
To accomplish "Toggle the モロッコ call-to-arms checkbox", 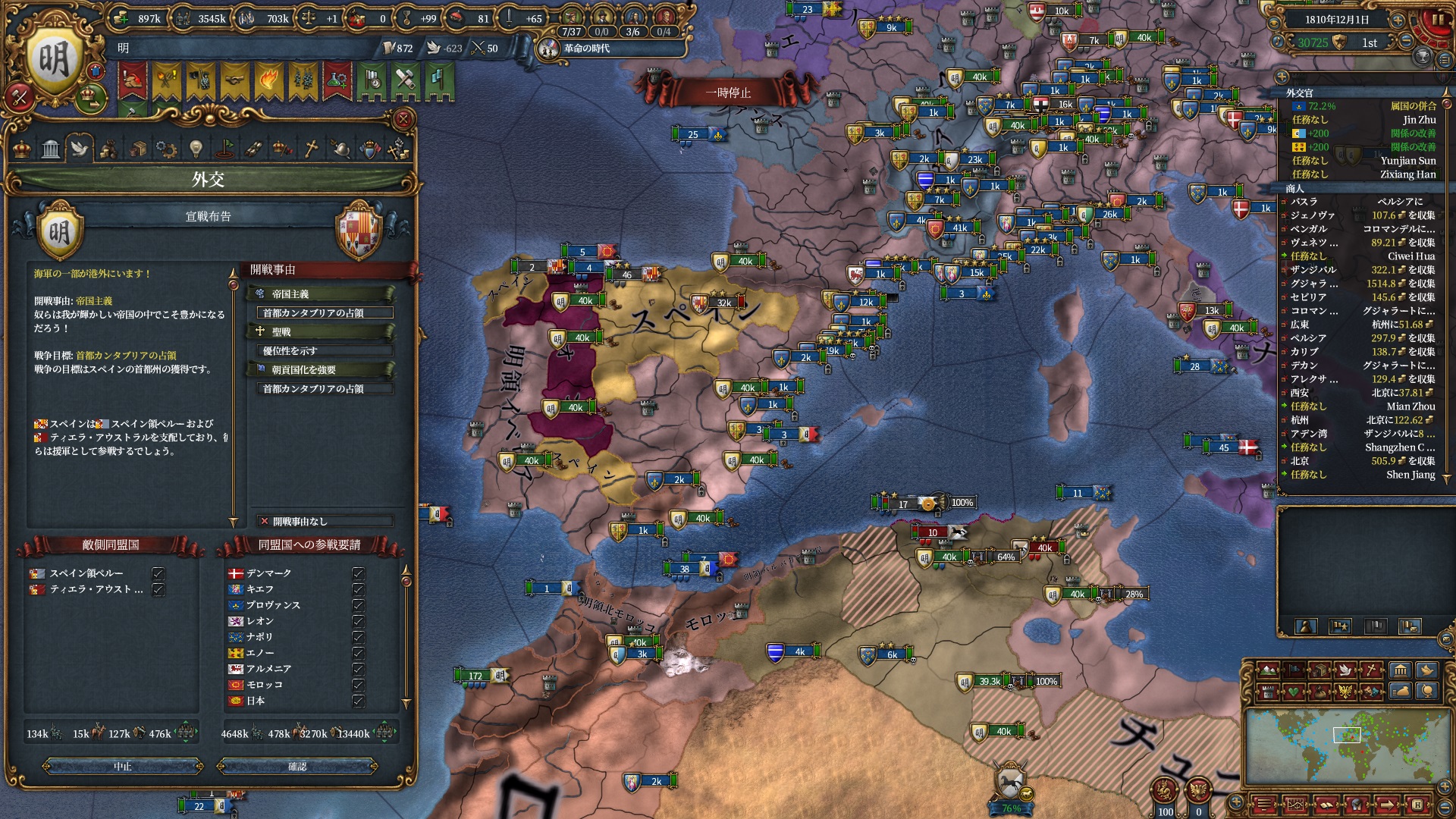I will pos(358,685).
